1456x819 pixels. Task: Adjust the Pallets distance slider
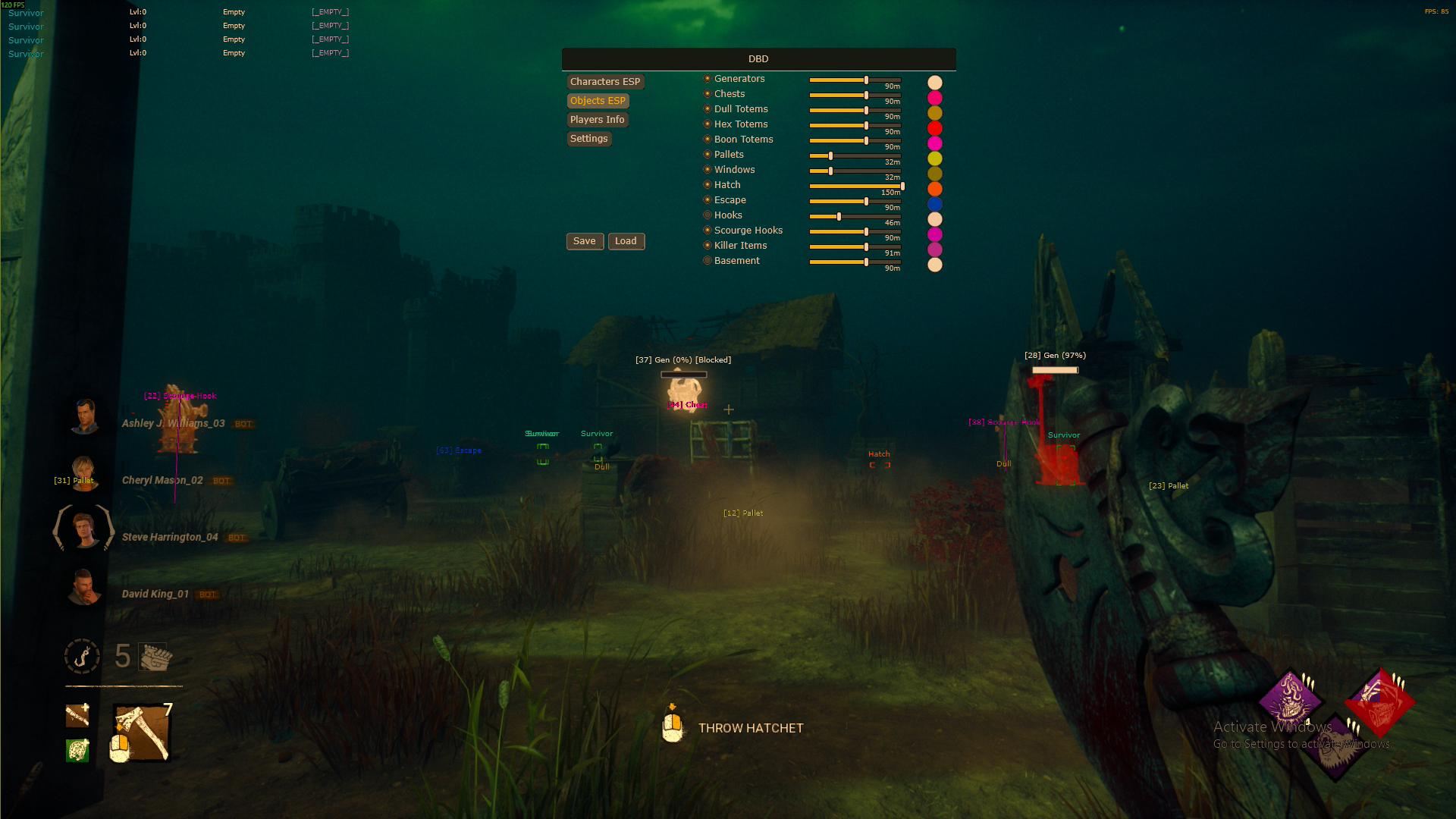pos(830,155)
